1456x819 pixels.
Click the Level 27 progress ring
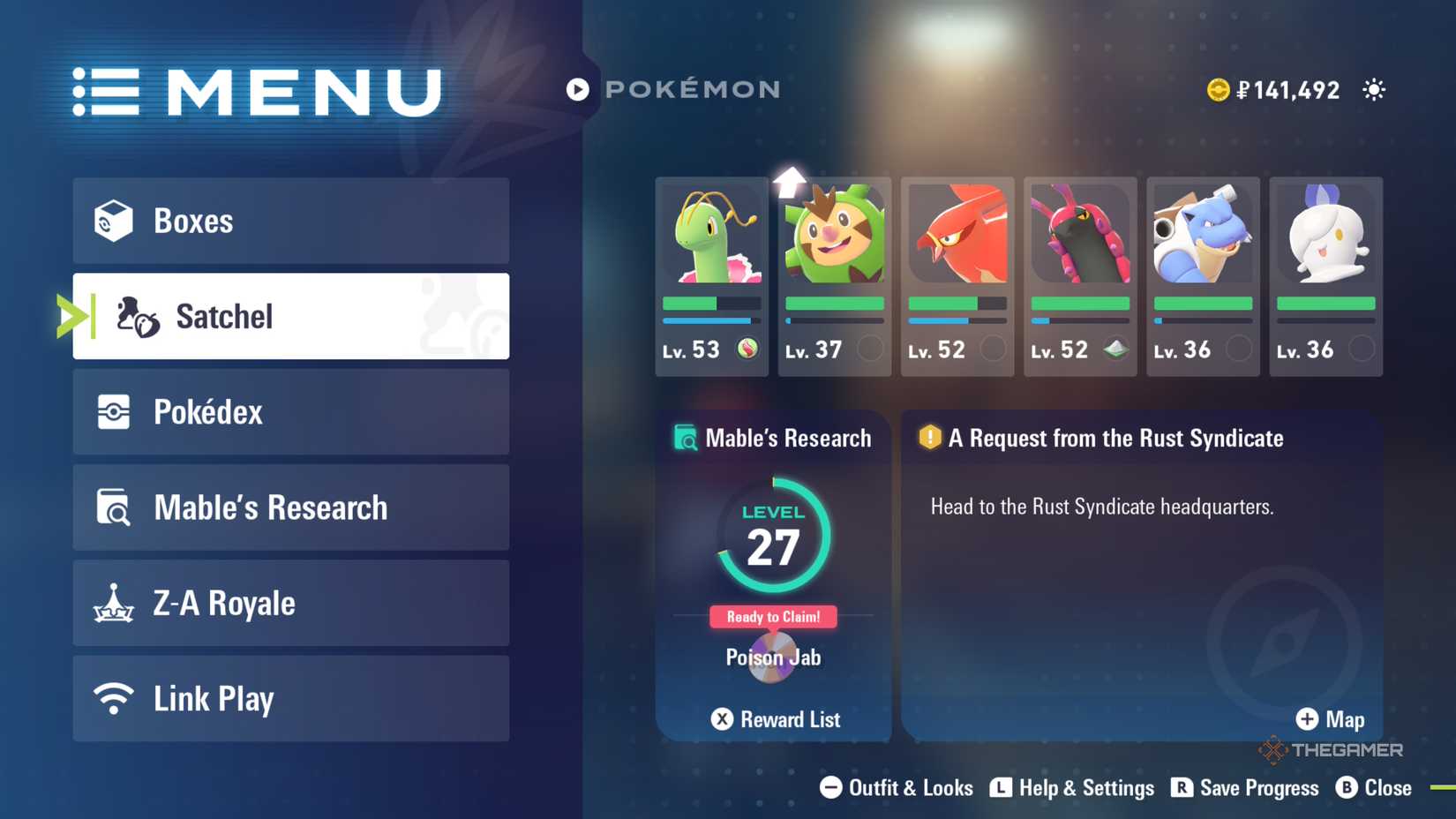point(773,536)
